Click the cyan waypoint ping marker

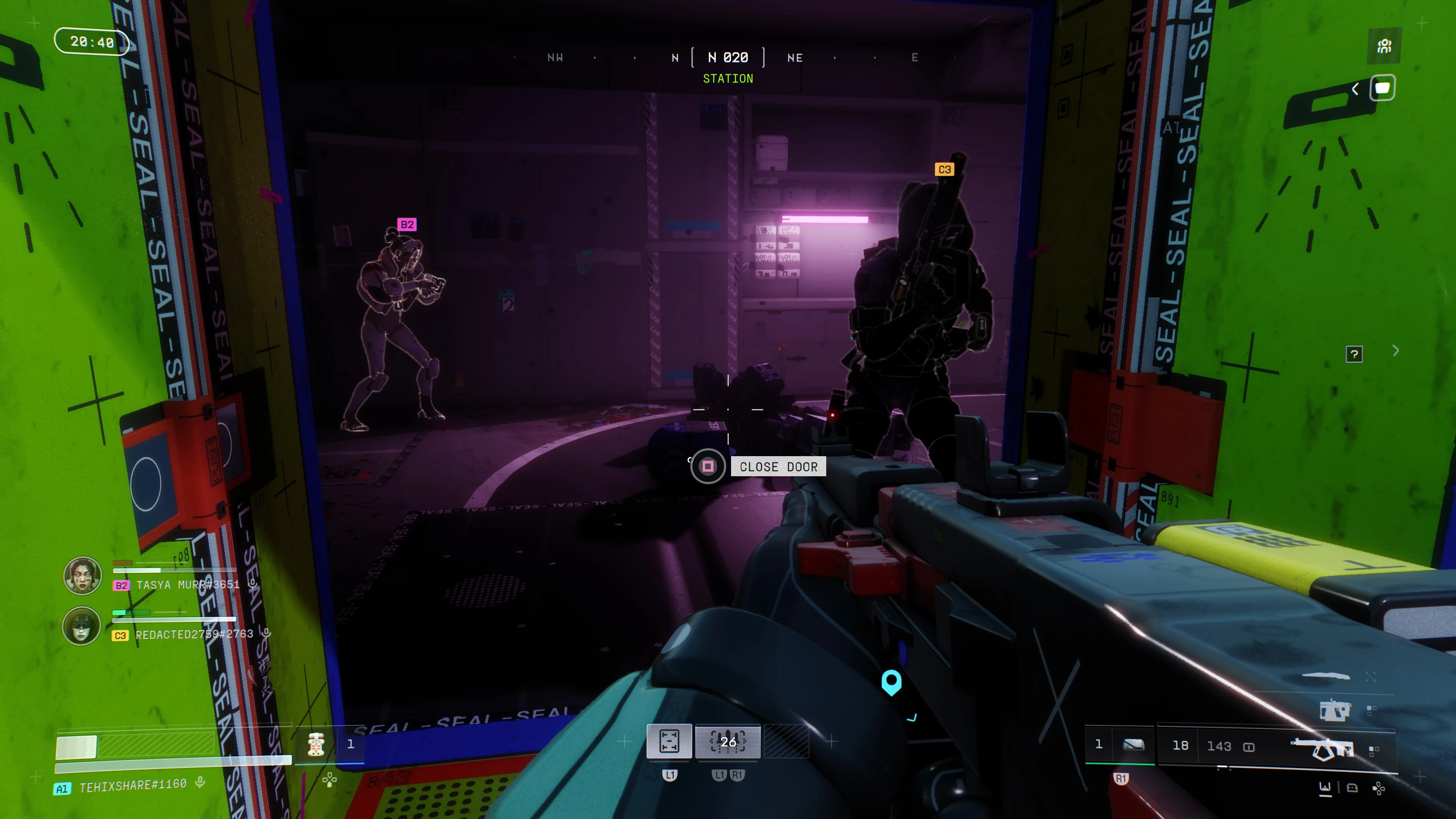(891, 682)
